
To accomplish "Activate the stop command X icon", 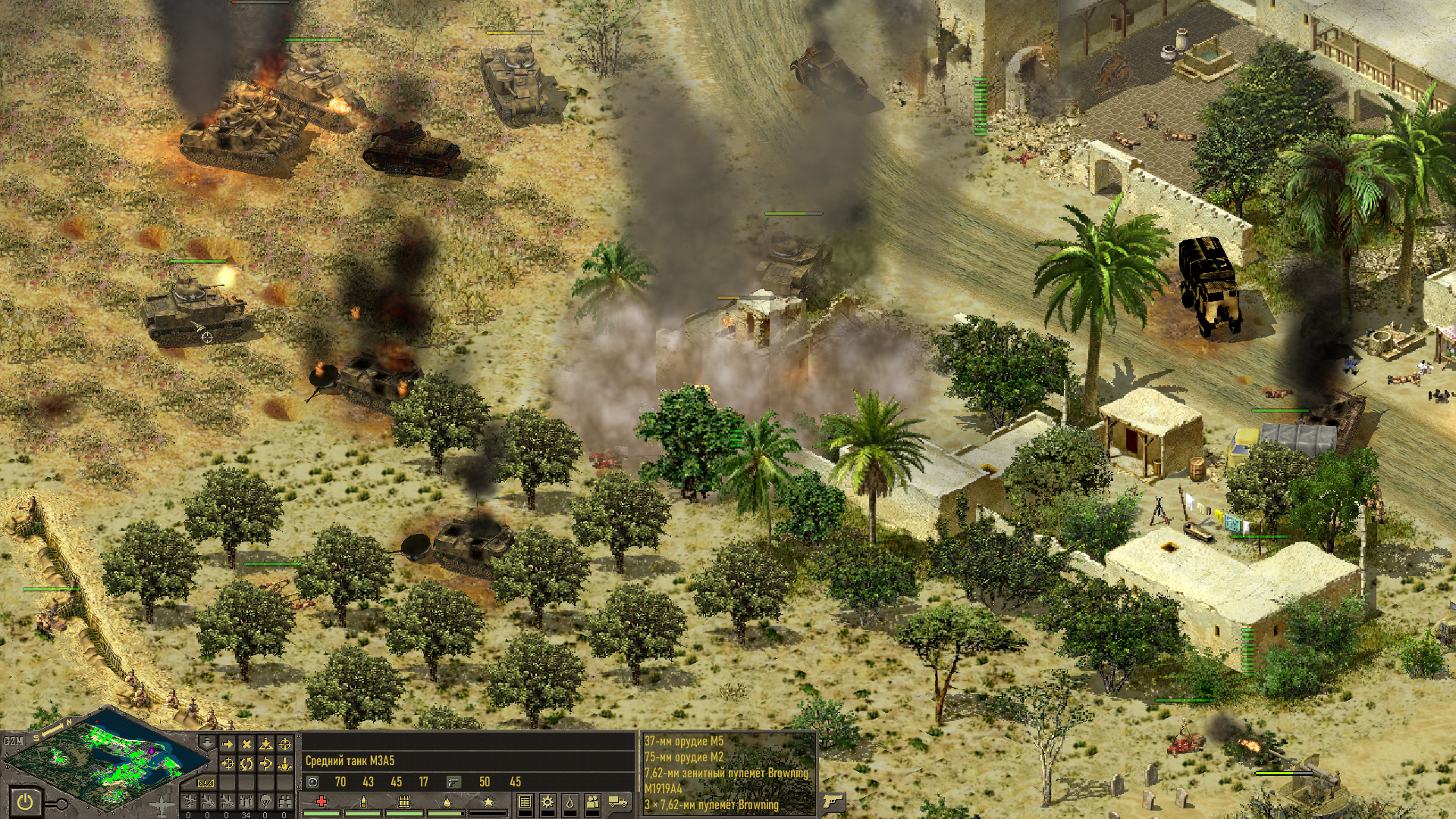I will 246,745.
